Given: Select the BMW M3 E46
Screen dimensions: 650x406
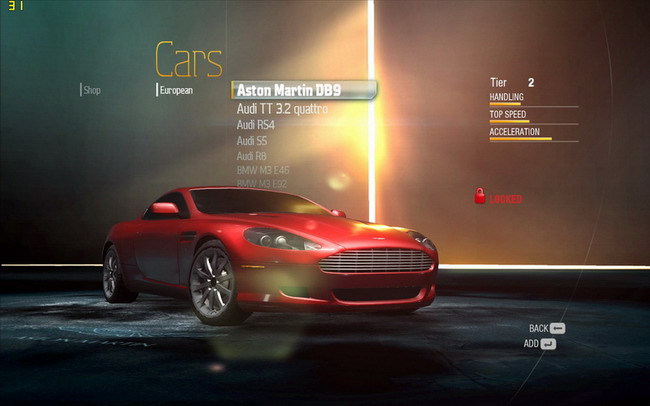Looking at the screenshot, I should (x=260, y=171).
